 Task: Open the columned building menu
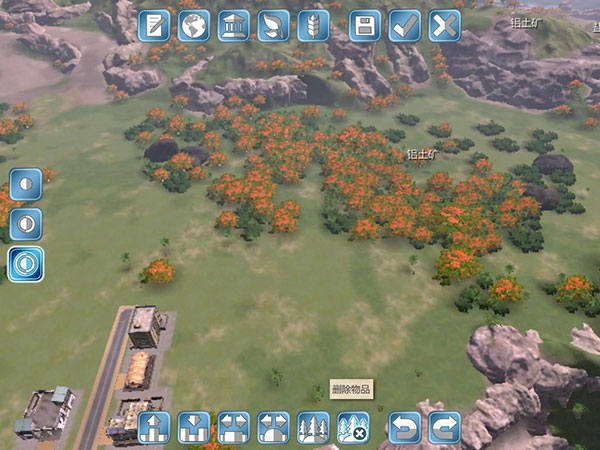pos(233,25)
